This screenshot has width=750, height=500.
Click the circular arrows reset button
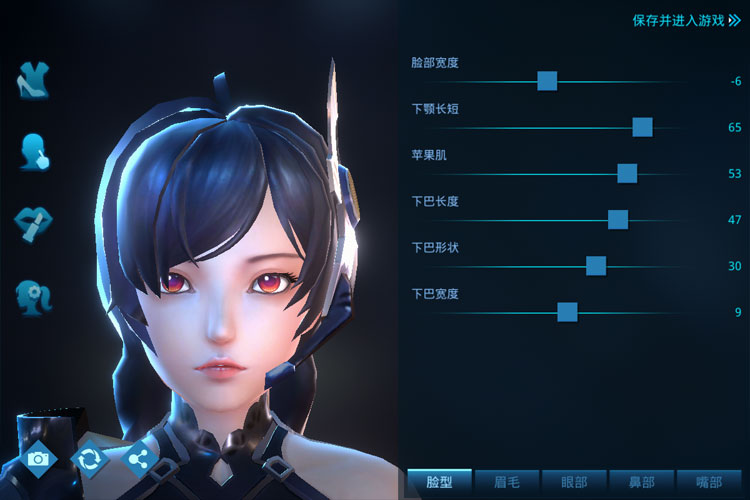90,458
